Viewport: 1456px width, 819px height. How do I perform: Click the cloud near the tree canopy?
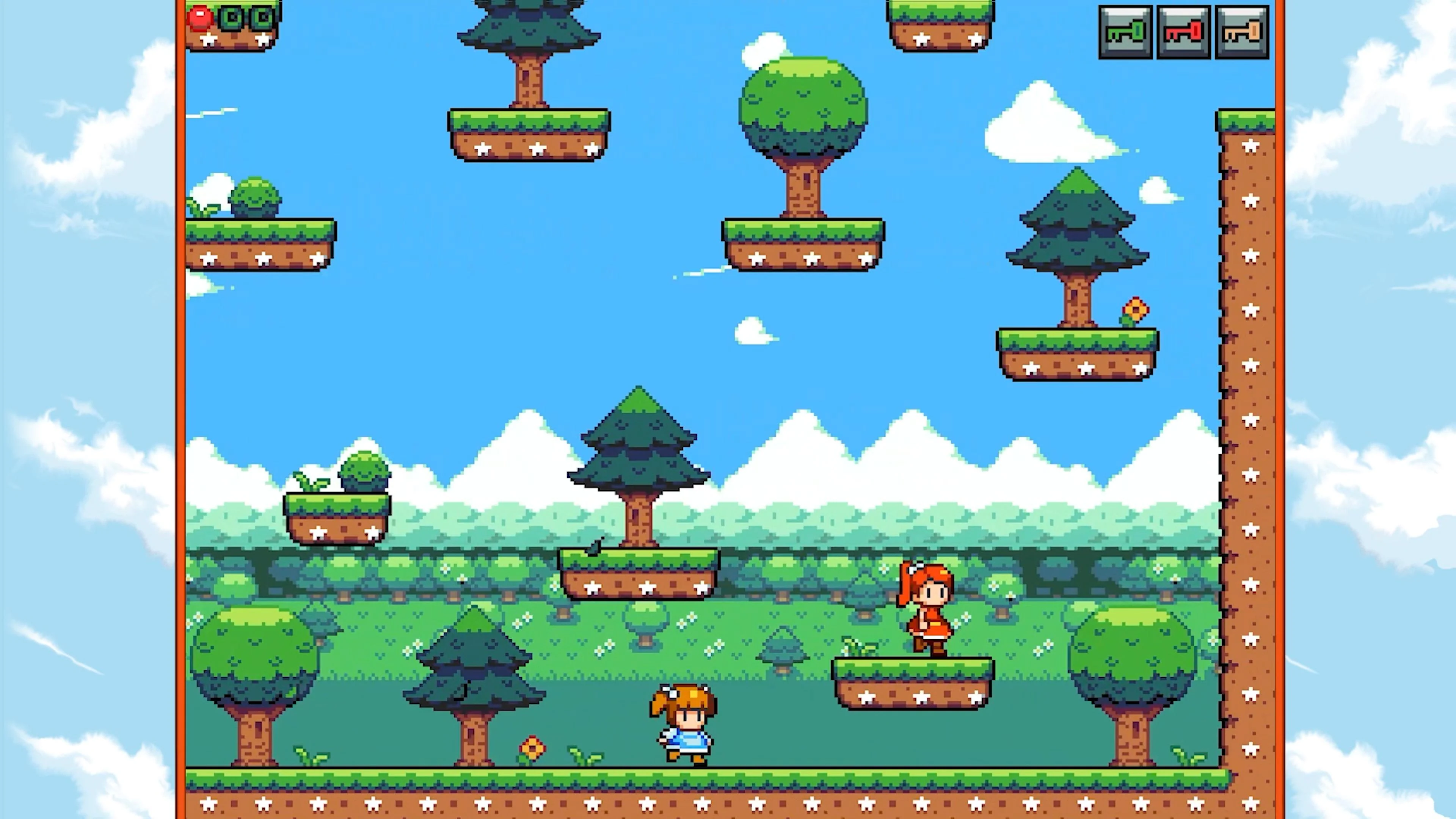(x=766, y=51)
